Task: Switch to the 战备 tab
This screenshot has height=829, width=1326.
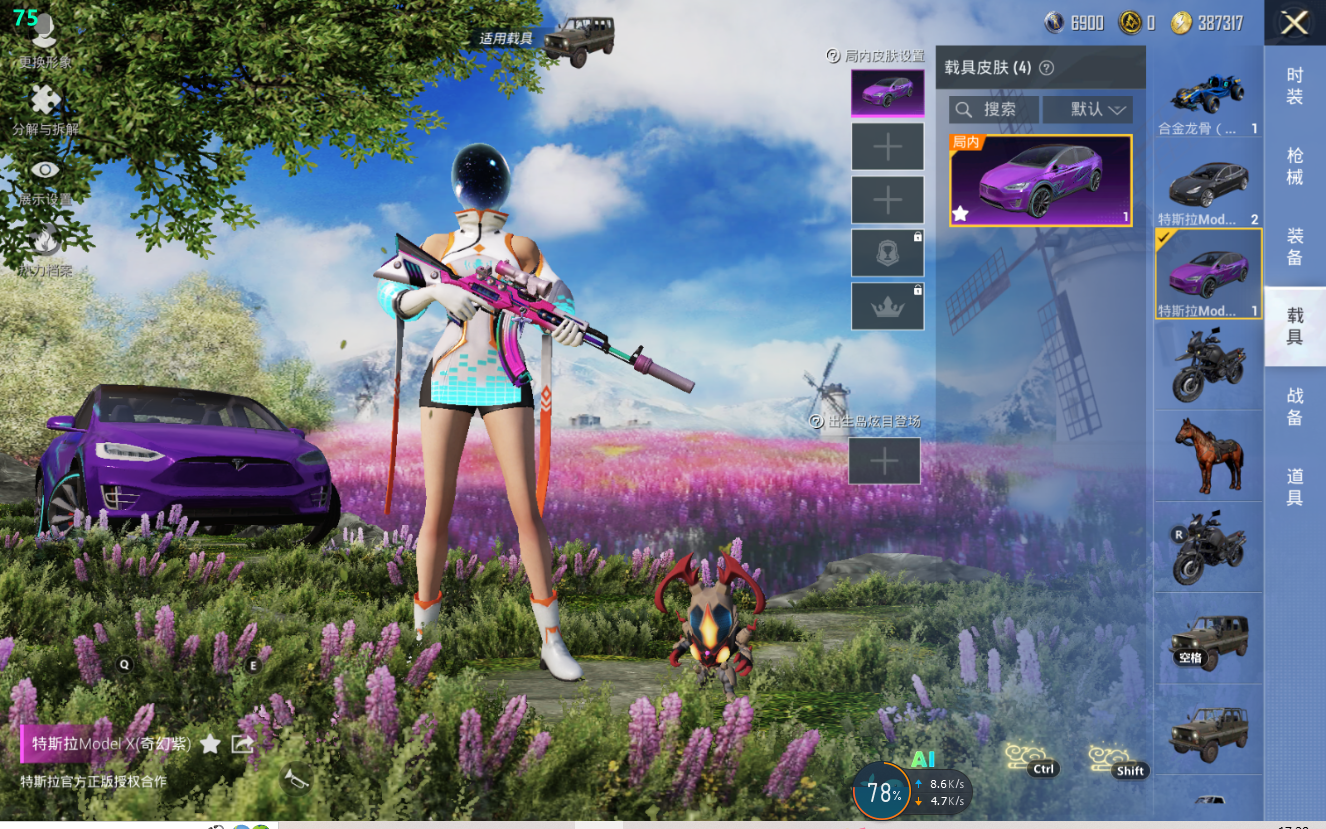Action: tap(1294, 408)
